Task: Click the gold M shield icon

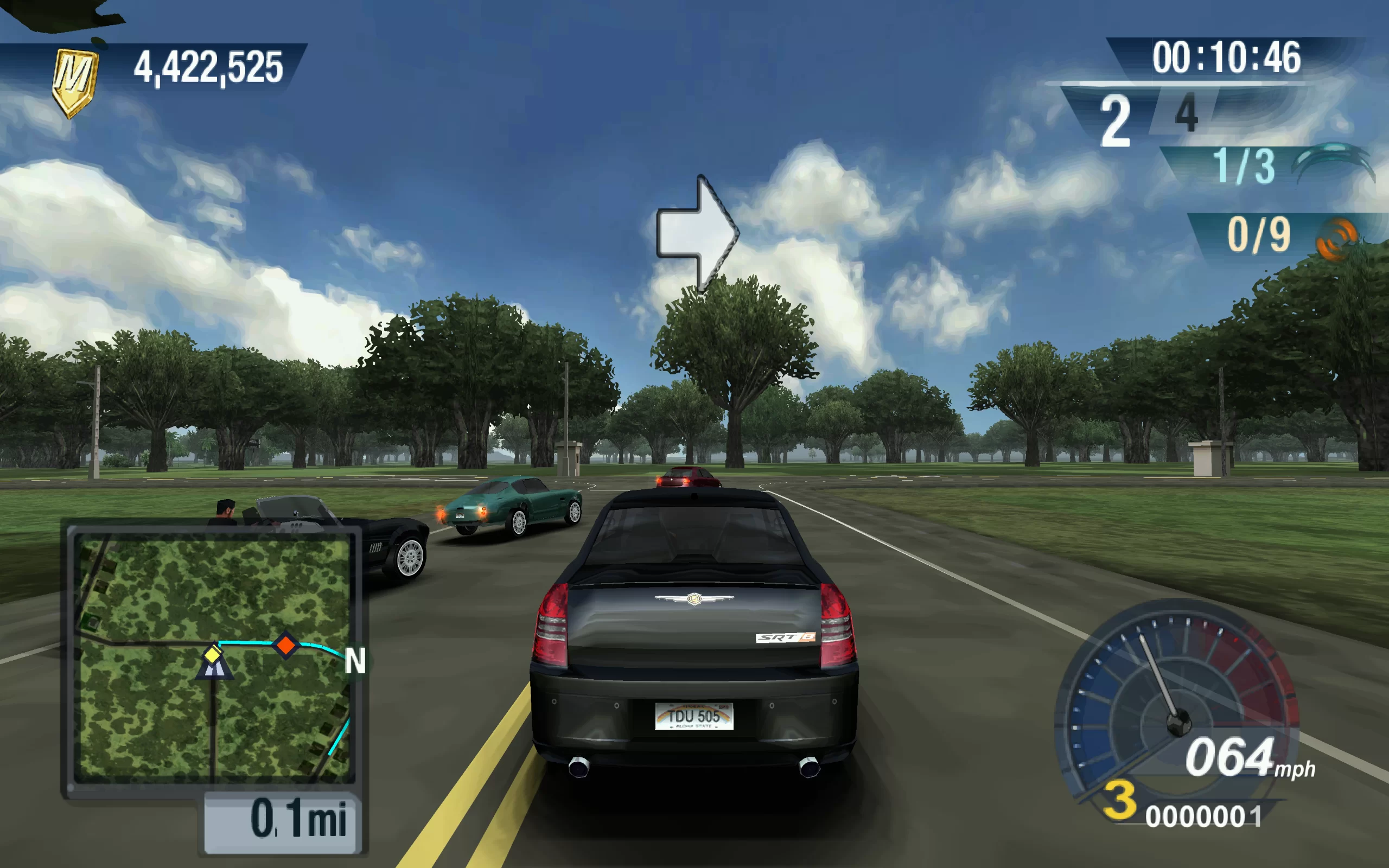Action: pyautogui.click(x=74, y=81)
